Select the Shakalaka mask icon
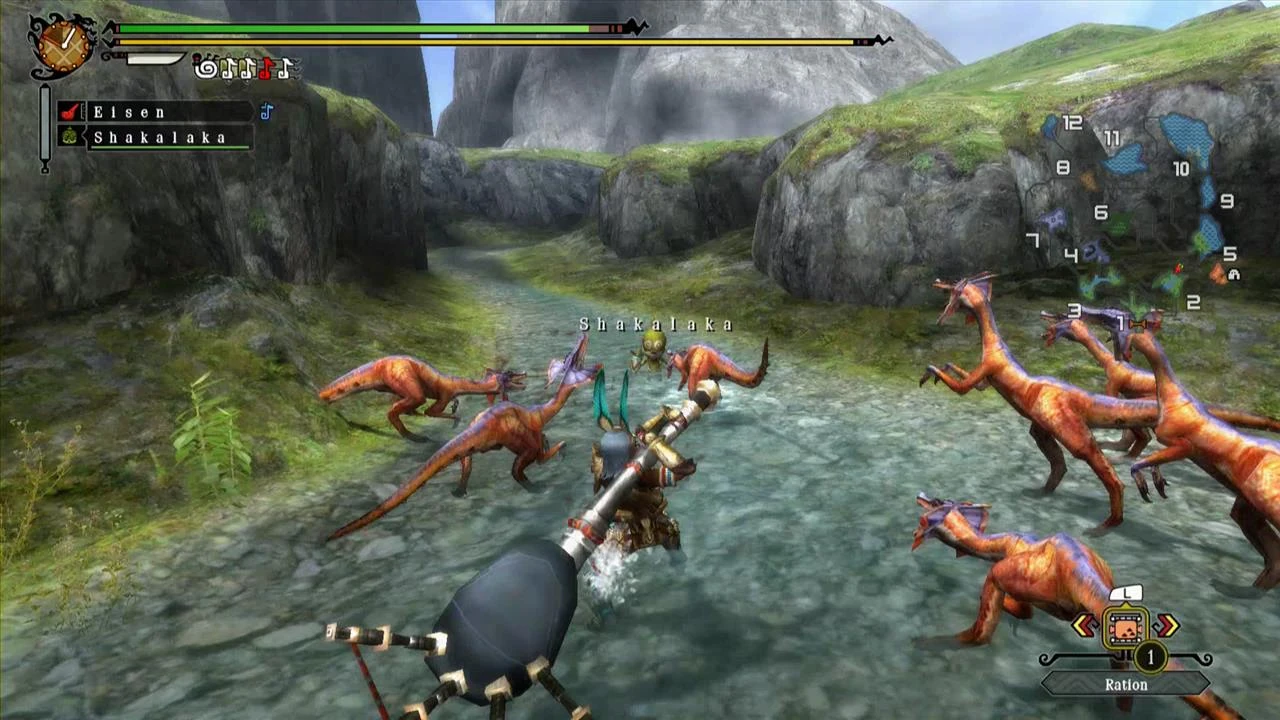 [x=70, y=135]
